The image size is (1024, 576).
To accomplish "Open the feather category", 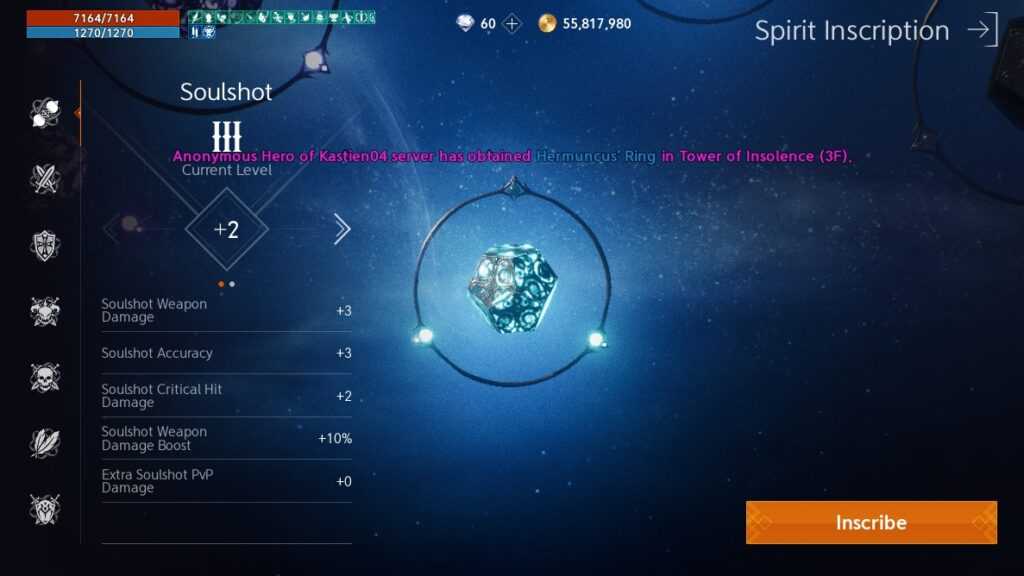I will coord(45,443).
